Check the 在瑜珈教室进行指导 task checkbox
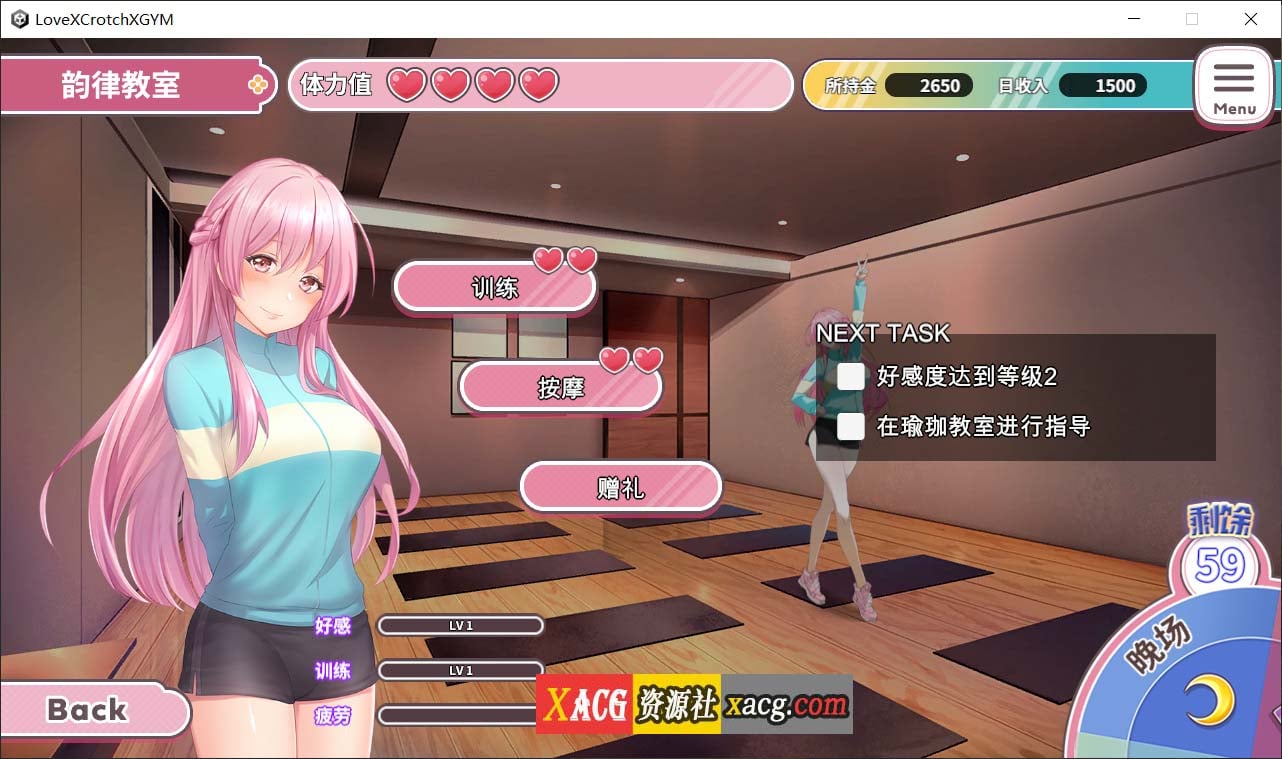1282x759 pixels. coord(851,427)
